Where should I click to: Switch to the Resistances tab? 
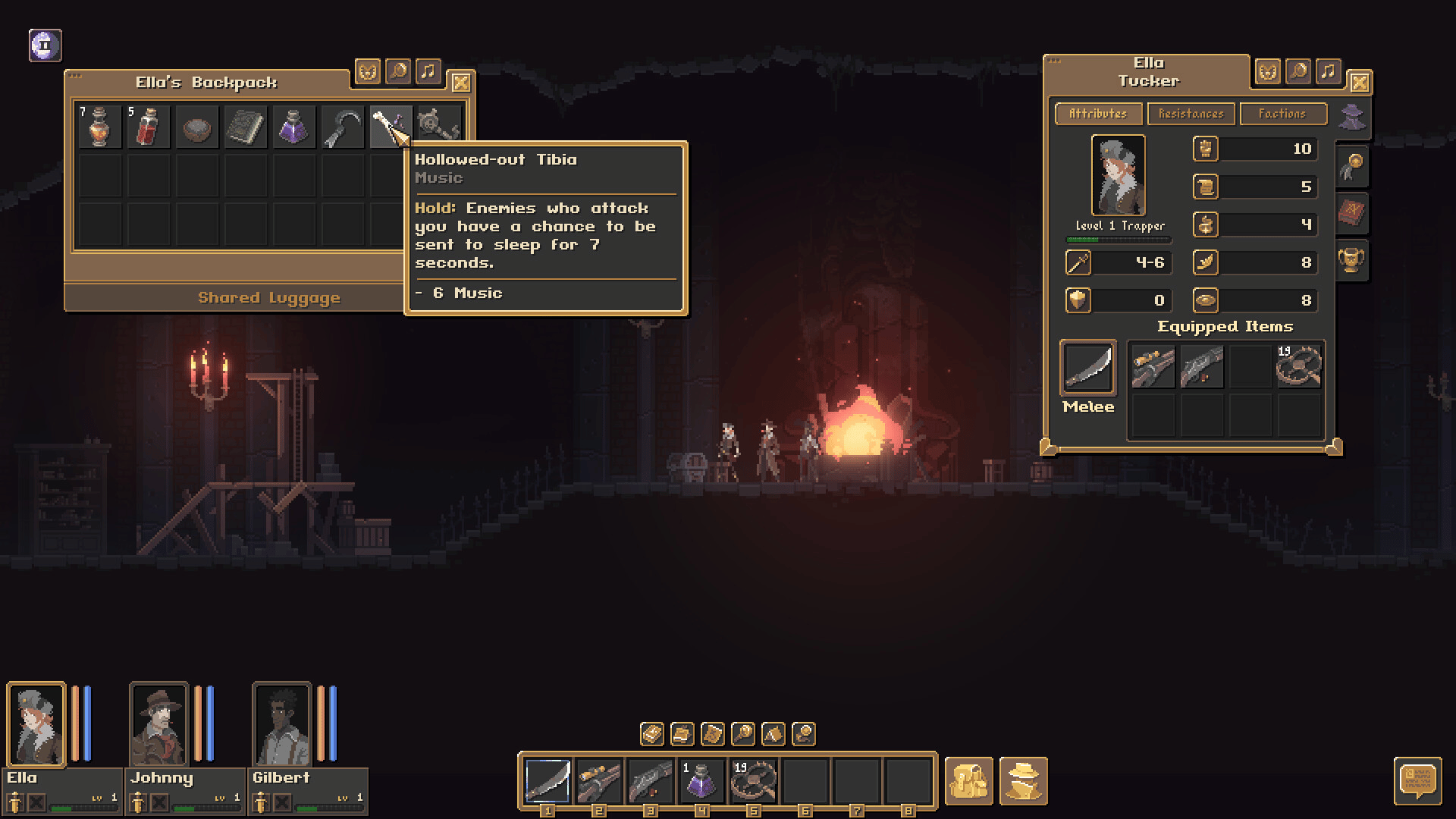[x=1191, y=114]
